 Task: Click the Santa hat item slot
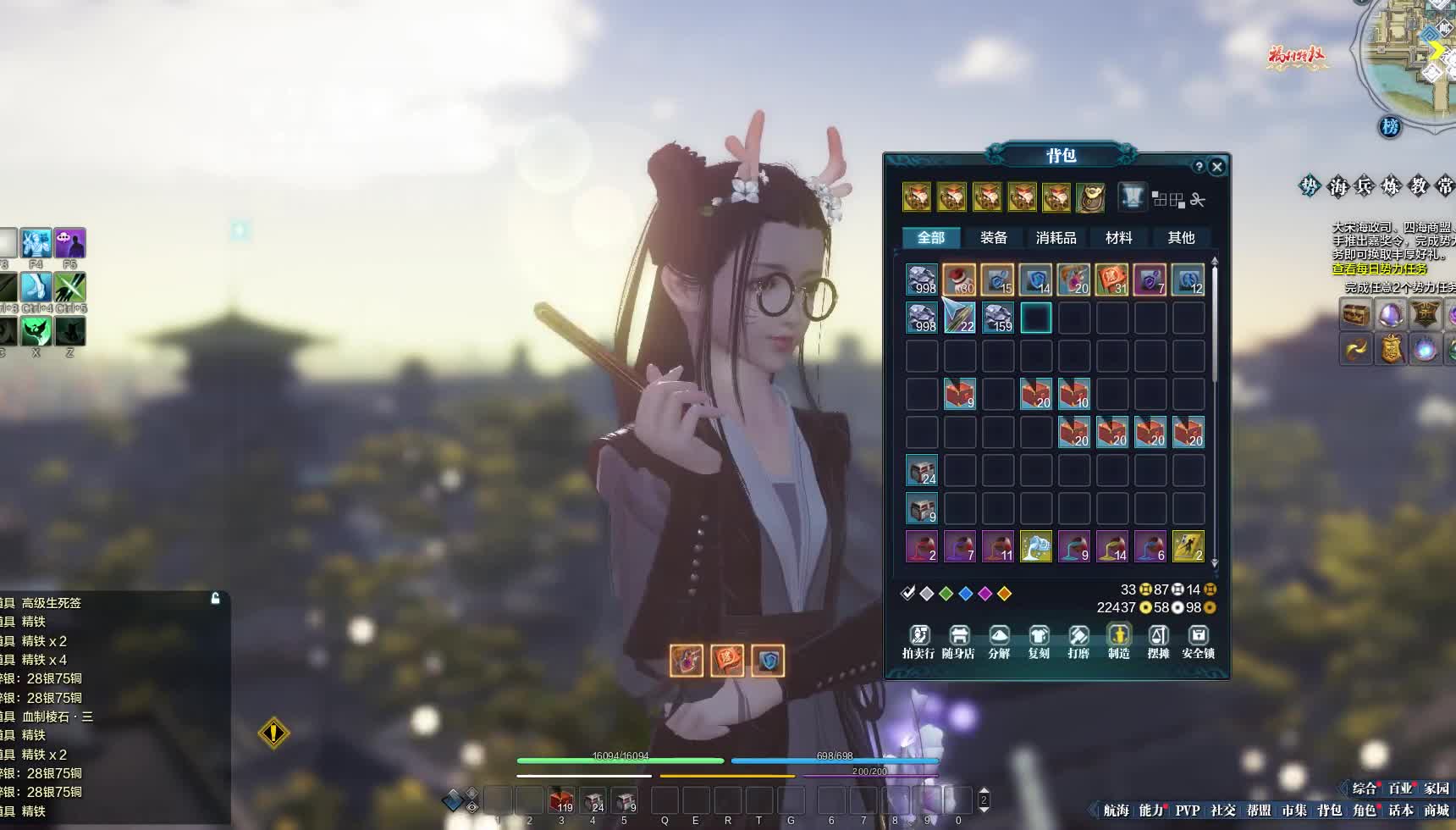[960, 279]
